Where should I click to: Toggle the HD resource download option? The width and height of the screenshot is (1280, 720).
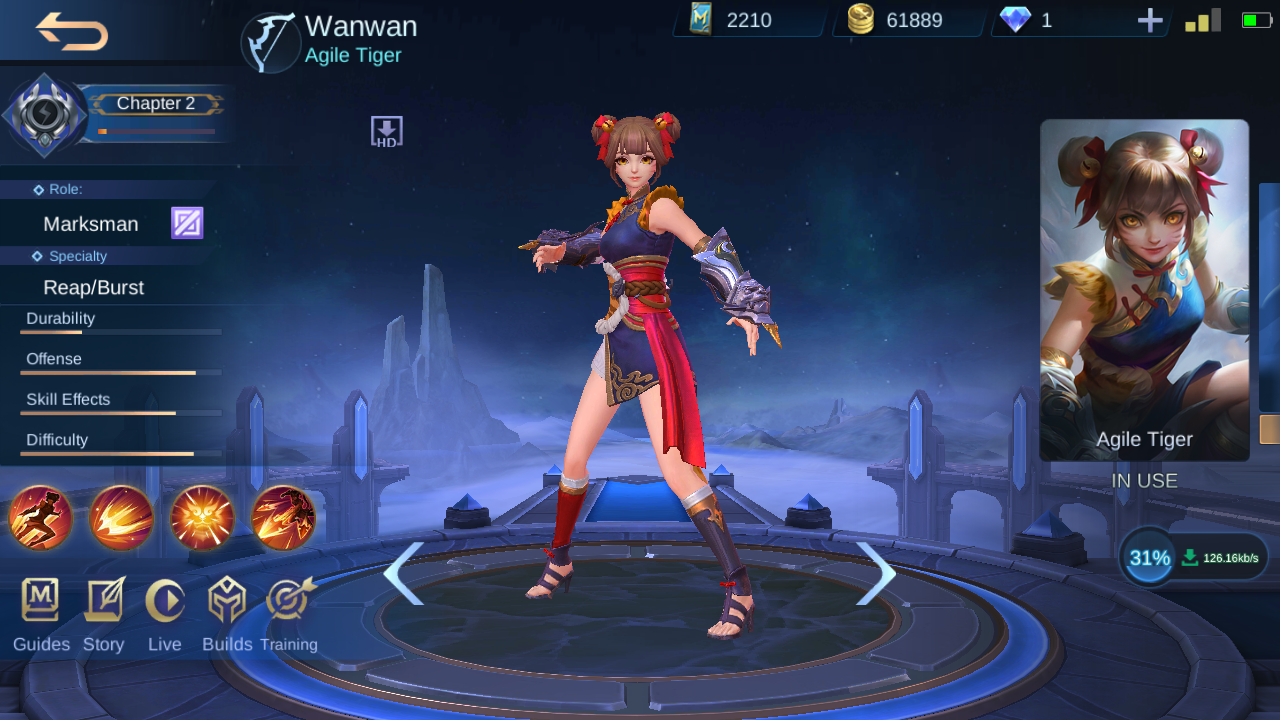tap(385, 130)
